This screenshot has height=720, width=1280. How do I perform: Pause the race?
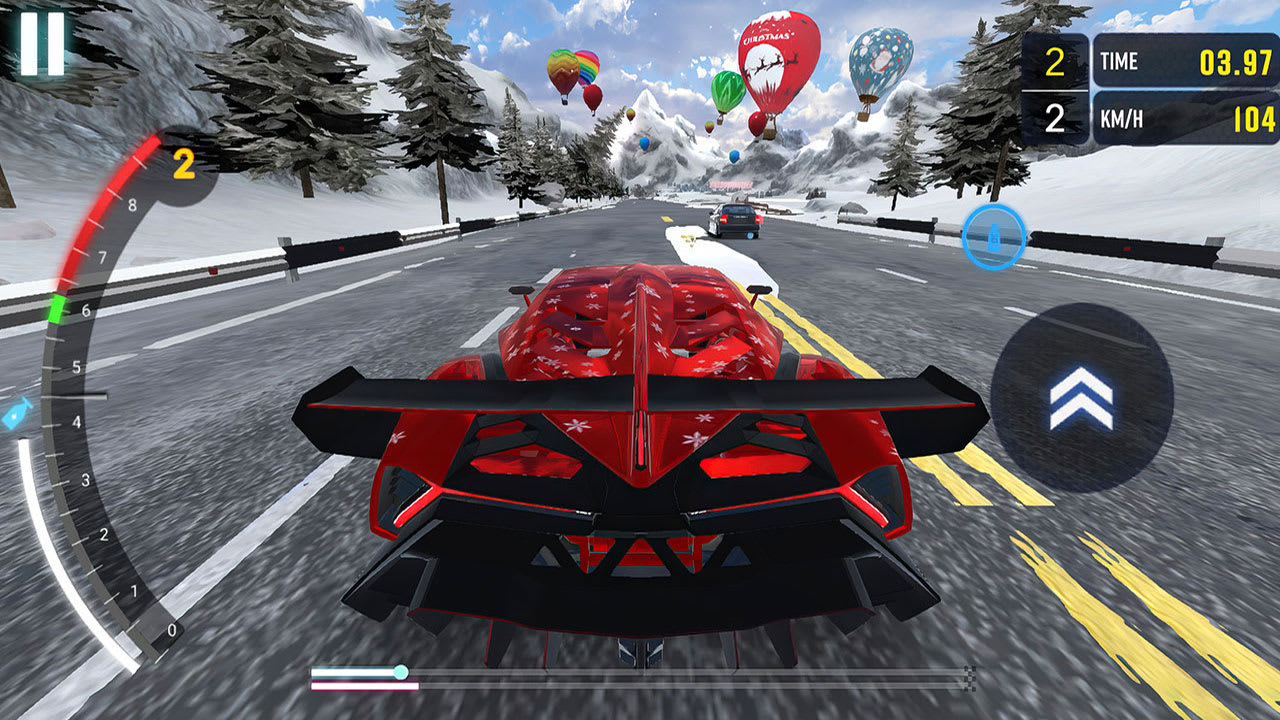[x=41, y=45]
